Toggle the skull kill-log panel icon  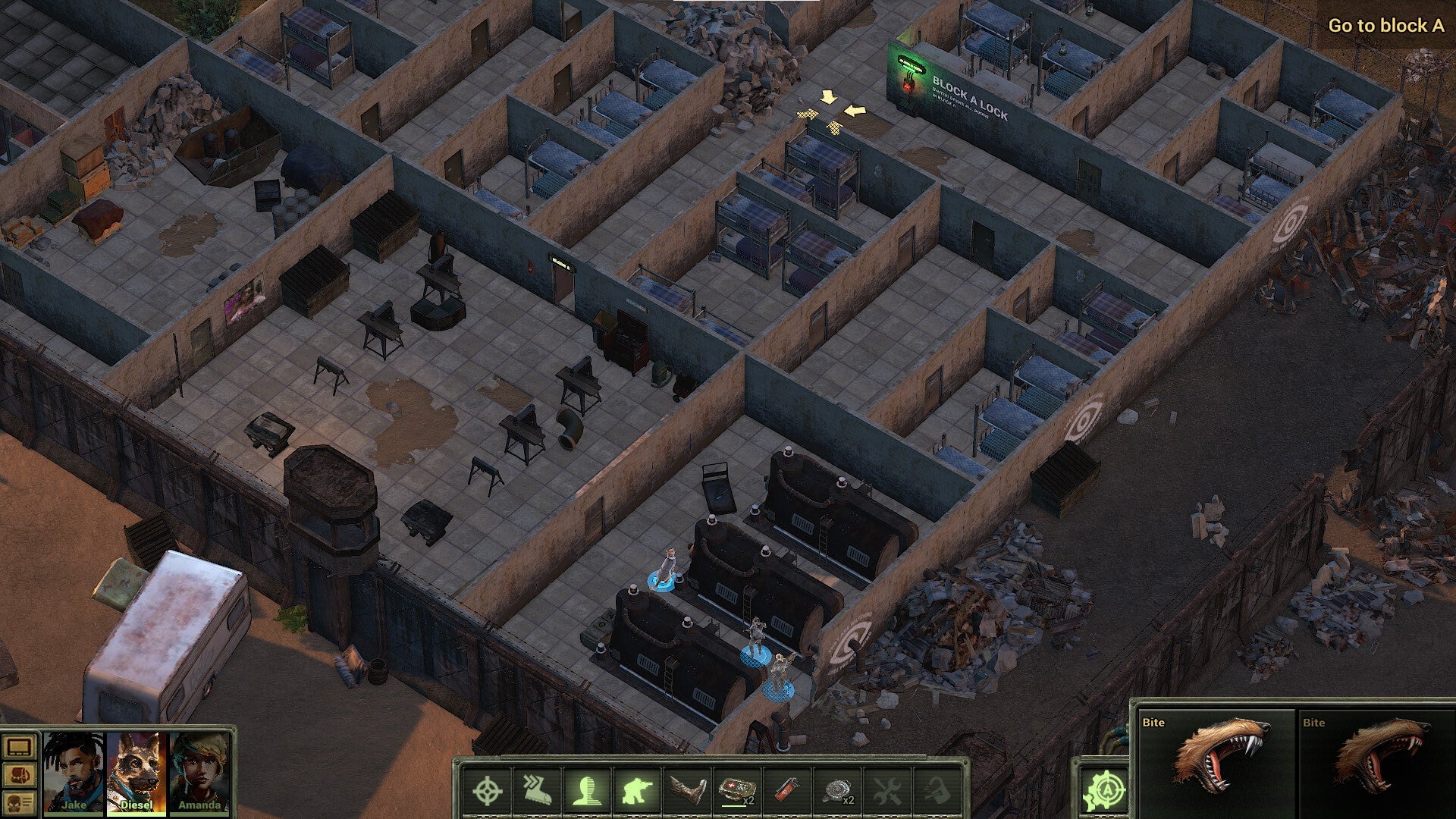pos(18,802)
